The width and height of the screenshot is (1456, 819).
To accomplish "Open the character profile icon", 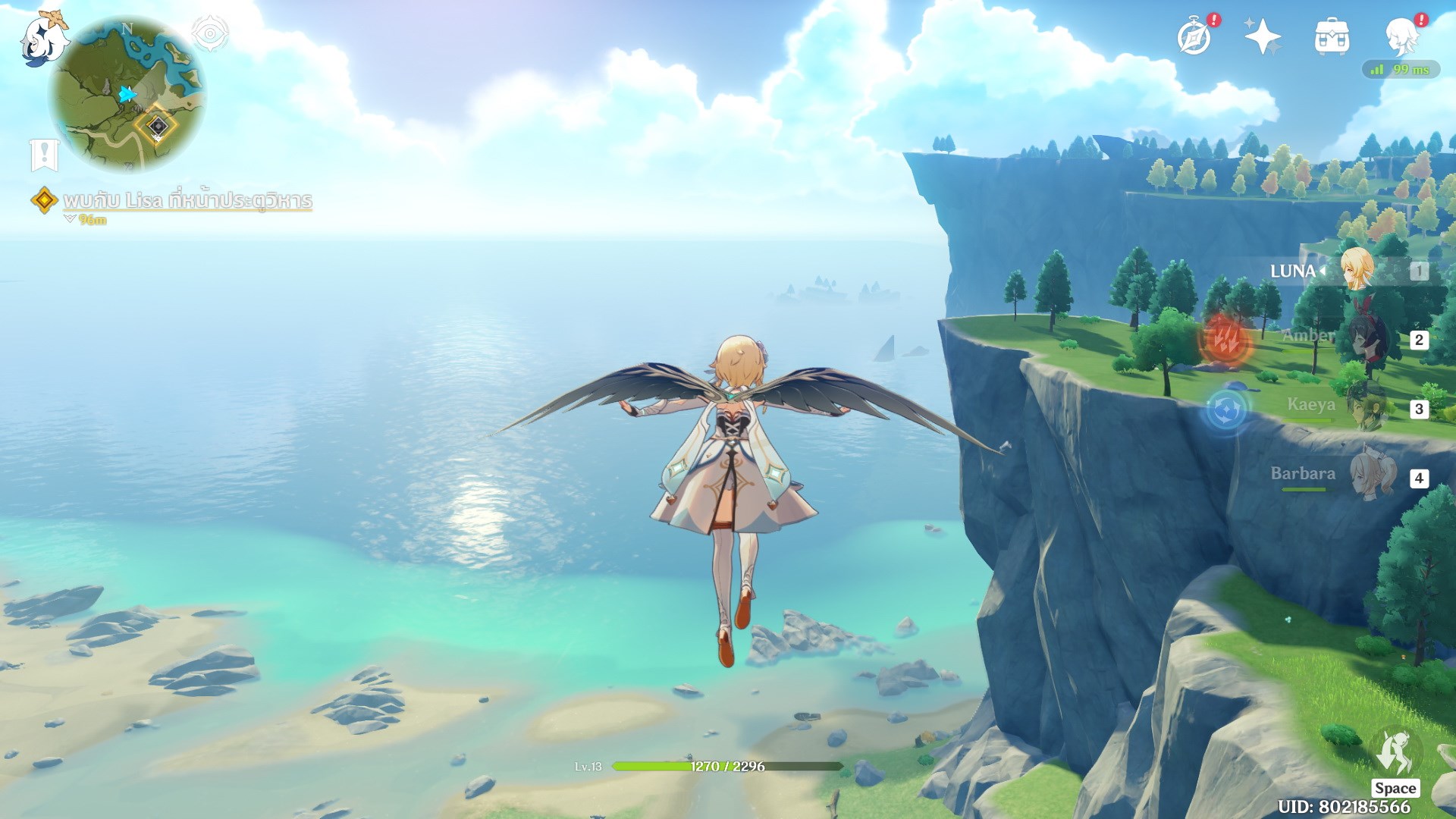I will (x=1401, y=36).
